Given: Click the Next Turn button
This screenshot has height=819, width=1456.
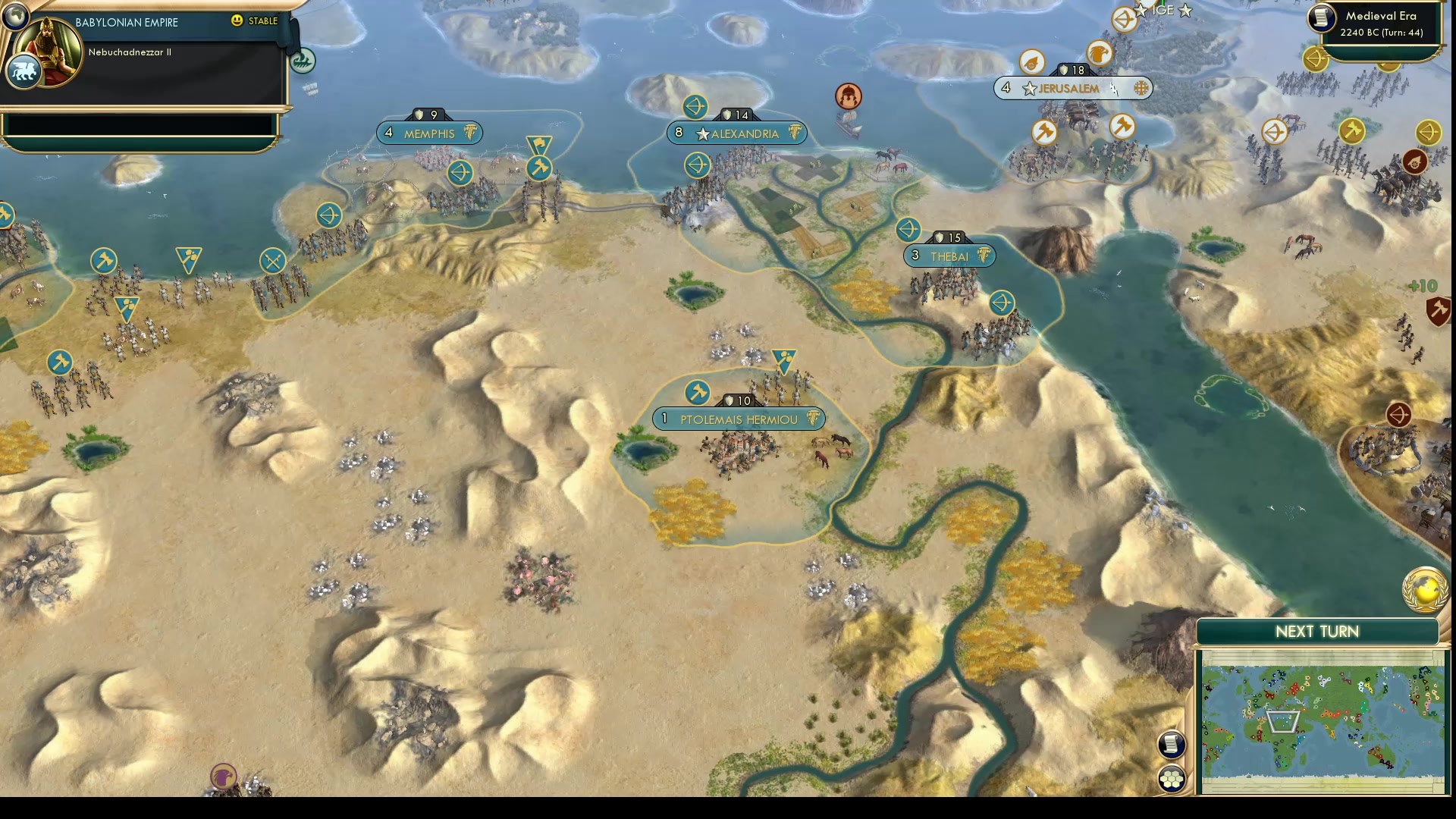Looking at the screenshot, I should coord(1316,631).
